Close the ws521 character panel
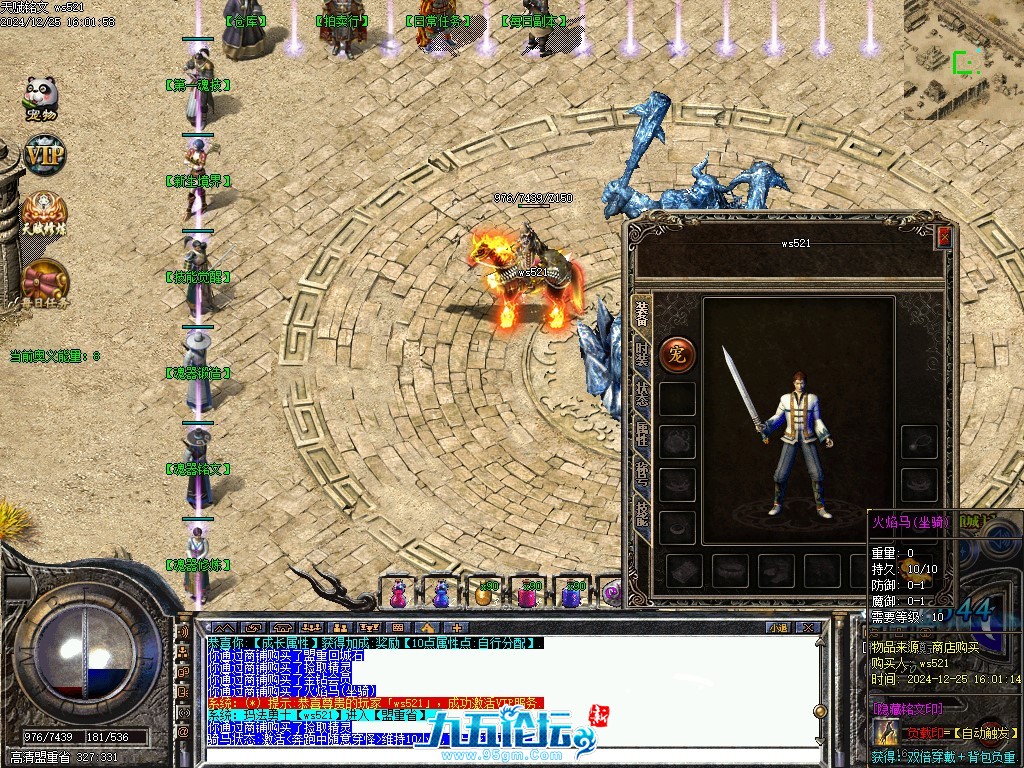This screenshot has width=1024, height=768. pos(944,237)
